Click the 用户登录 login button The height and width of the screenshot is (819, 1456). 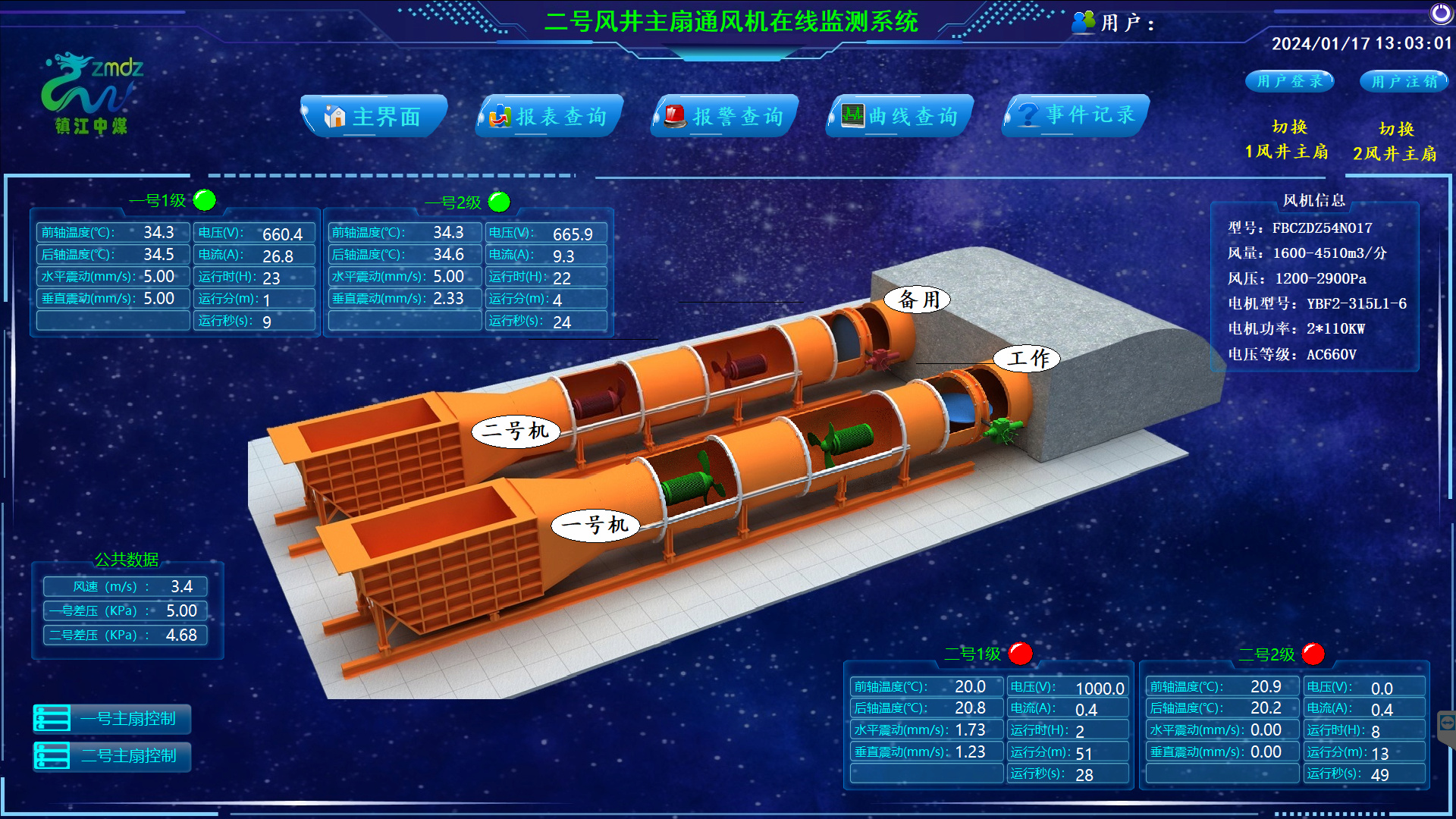1289,81
